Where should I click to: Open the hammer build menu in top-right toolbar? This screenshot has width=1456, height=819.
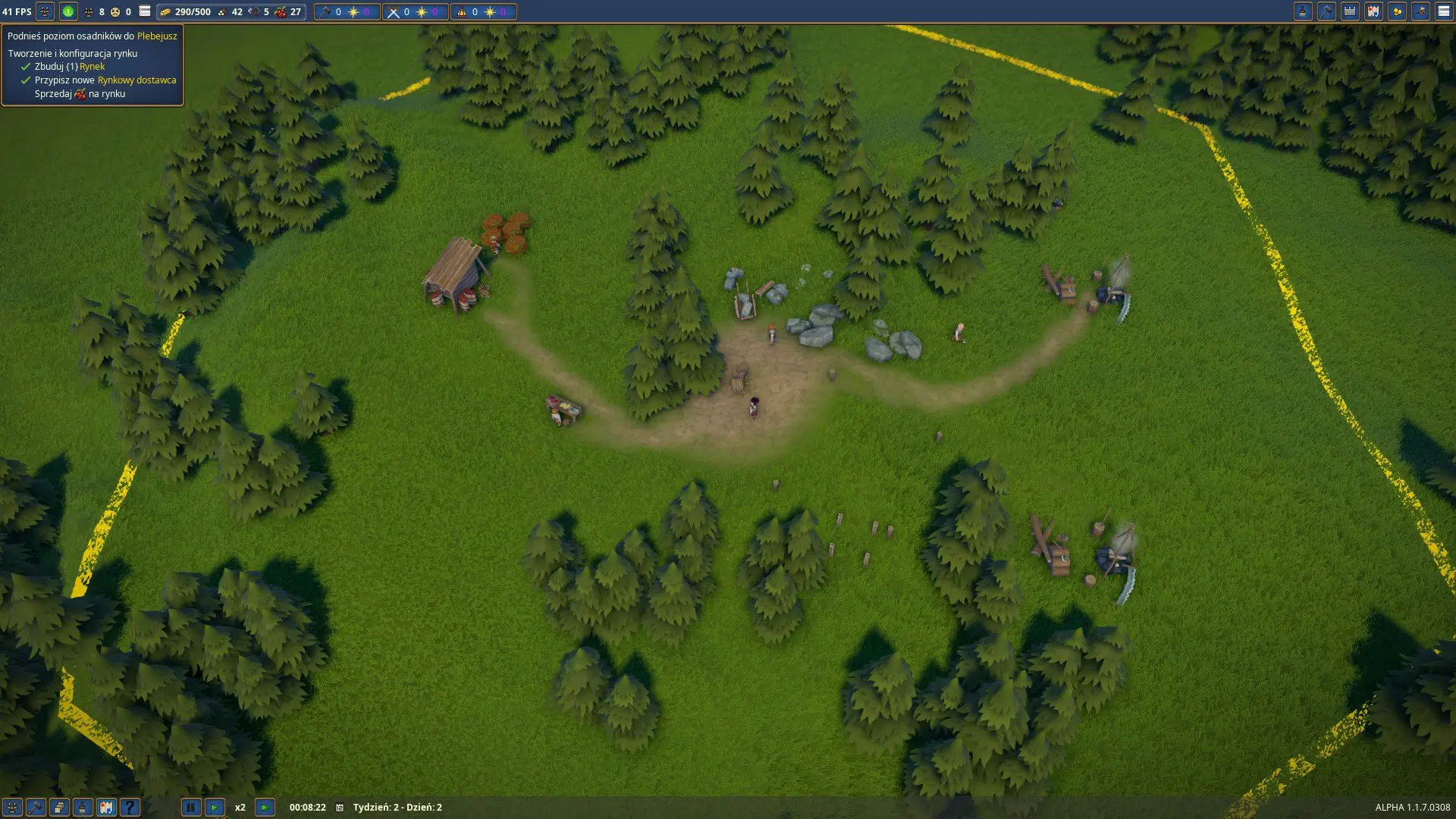tap(1326, 11)
